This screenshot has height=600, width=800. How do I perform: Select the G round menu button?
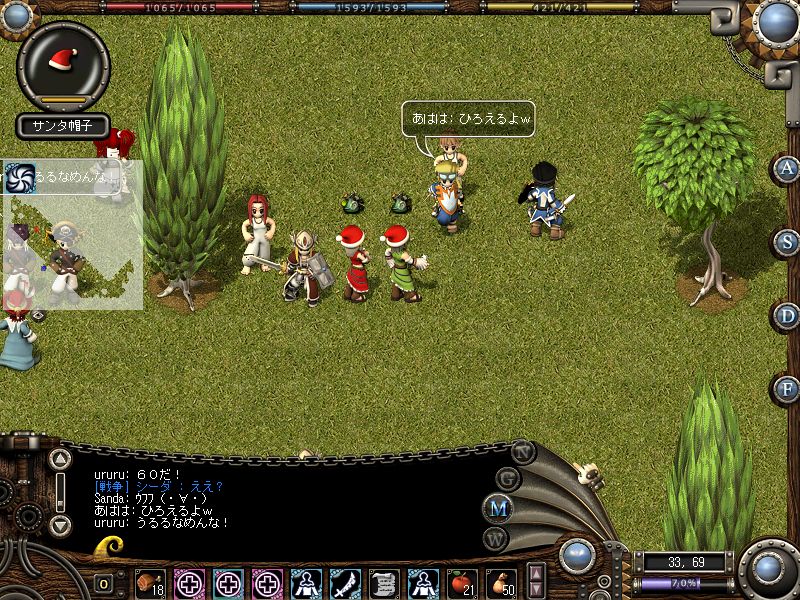click(x=507, y=477)
